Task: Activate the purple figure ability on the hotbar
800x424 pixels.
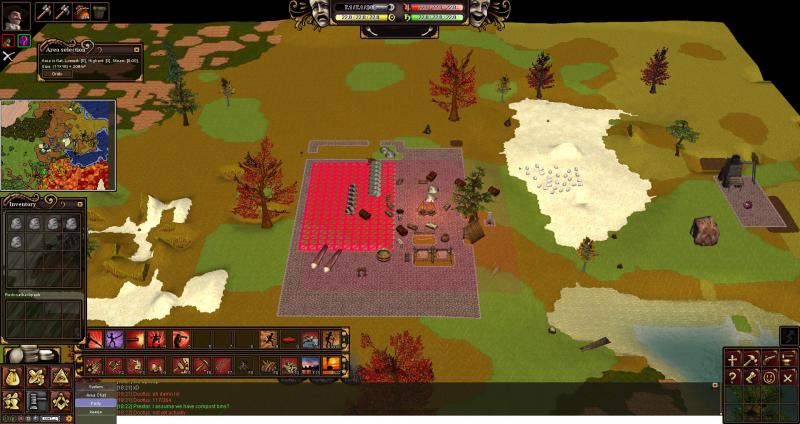Action: click(114, 339)
